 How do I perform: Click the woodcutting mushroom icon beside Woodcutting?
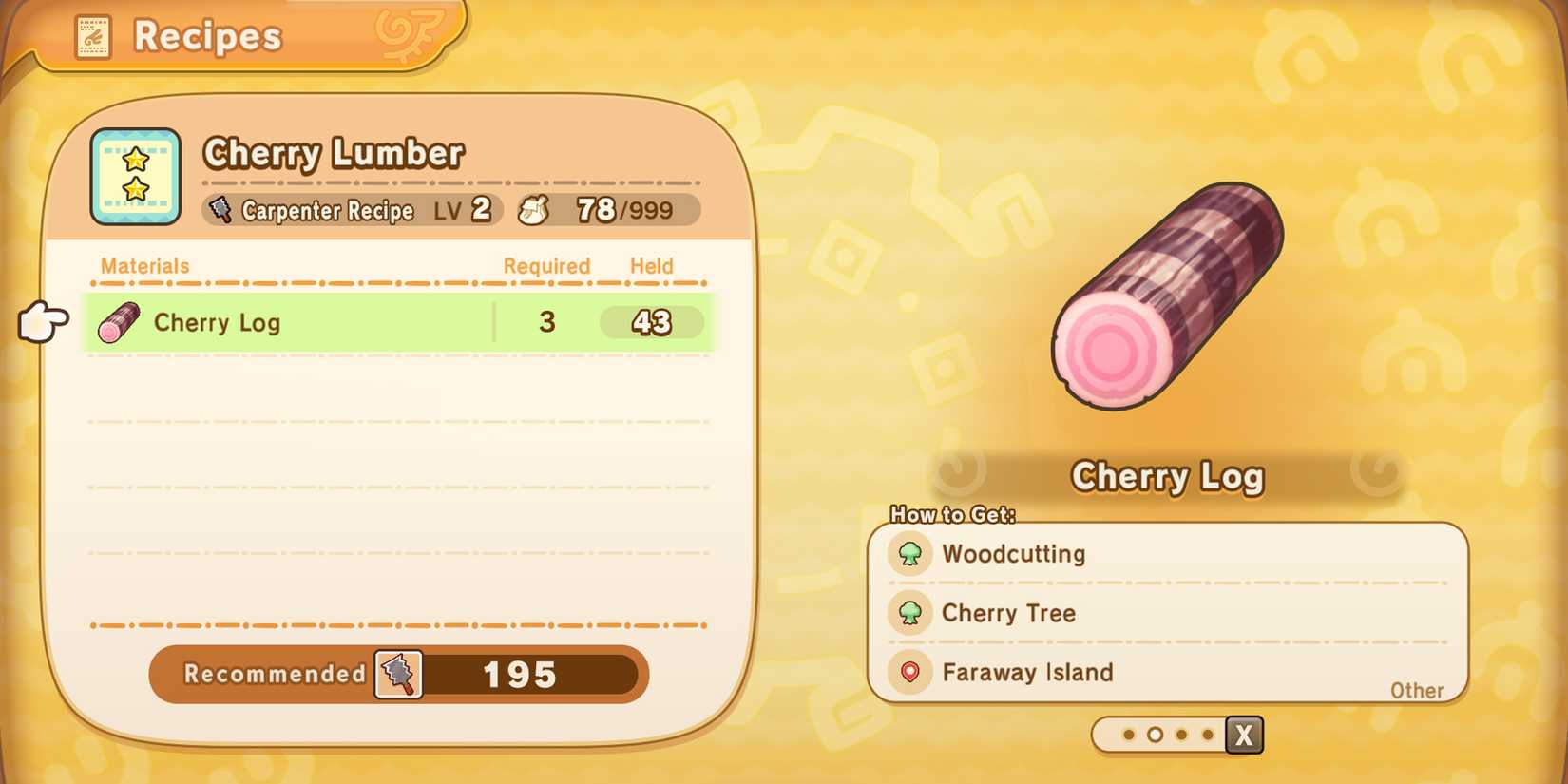(910, 554)
